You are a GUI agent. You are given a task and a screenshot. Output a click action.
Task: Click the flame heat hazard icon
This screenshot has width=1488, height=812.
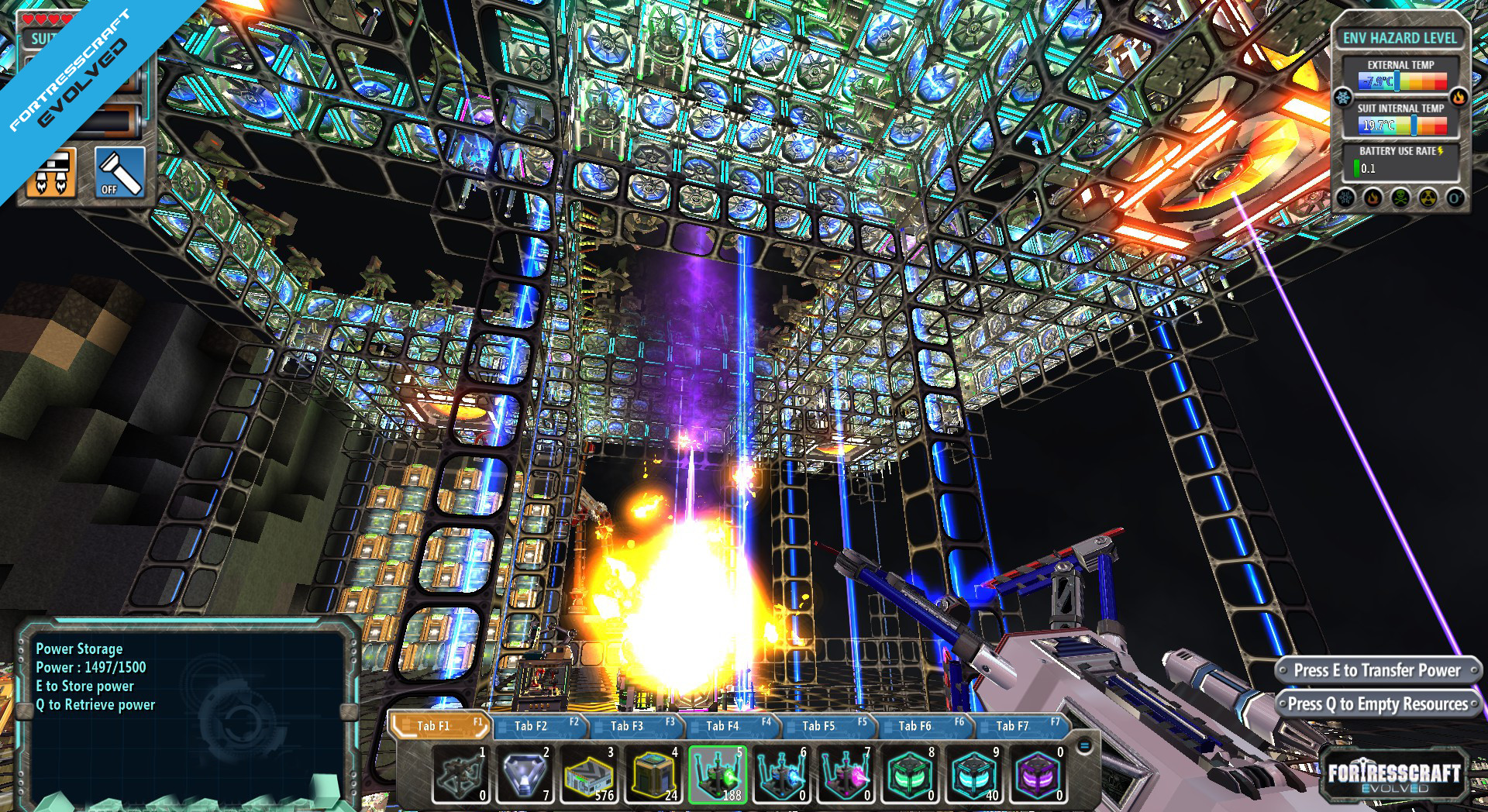1372,198
